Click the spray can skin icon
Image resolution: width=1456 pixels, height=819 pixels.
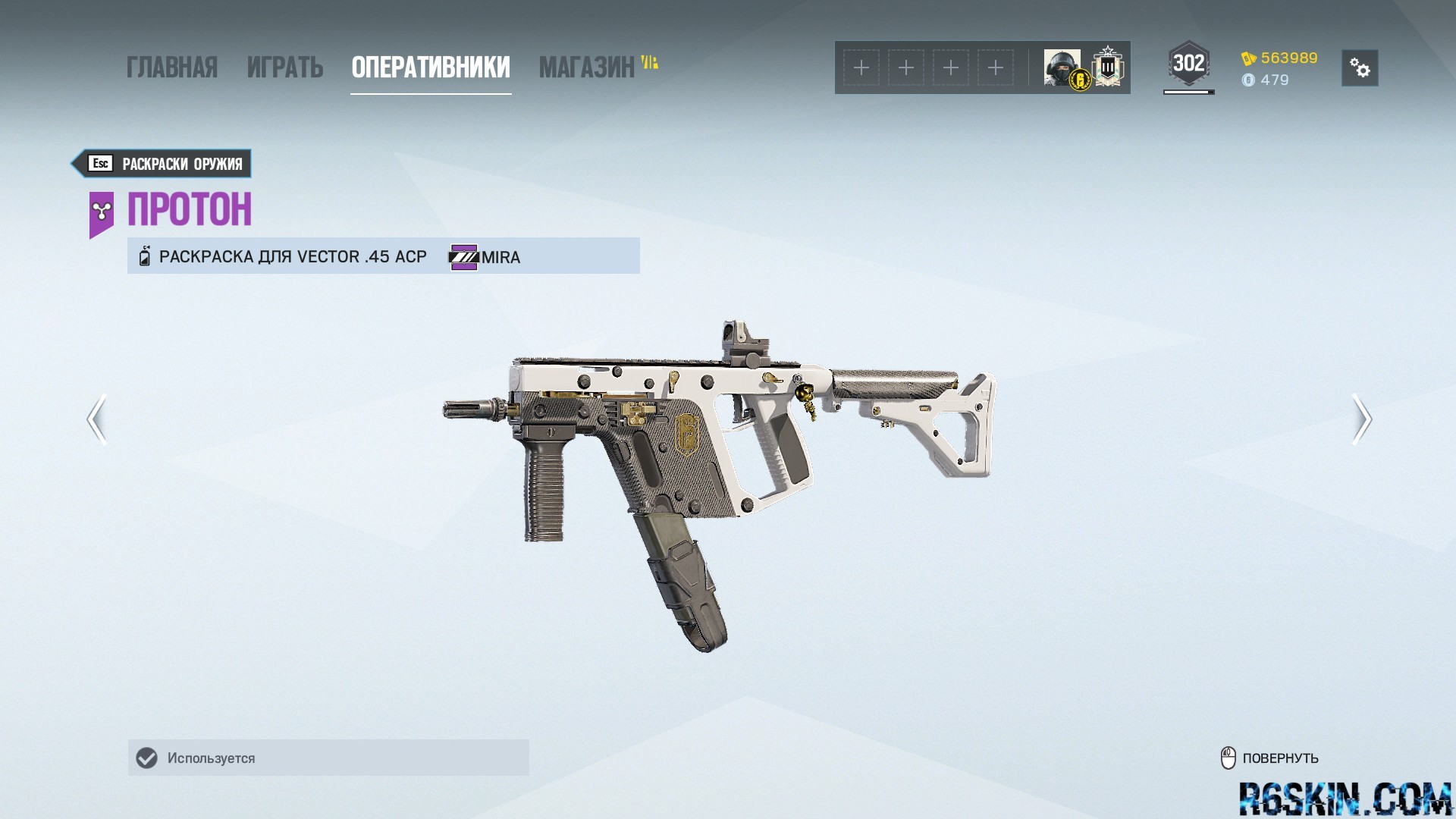pyautogui.click(x=144, y=256)
